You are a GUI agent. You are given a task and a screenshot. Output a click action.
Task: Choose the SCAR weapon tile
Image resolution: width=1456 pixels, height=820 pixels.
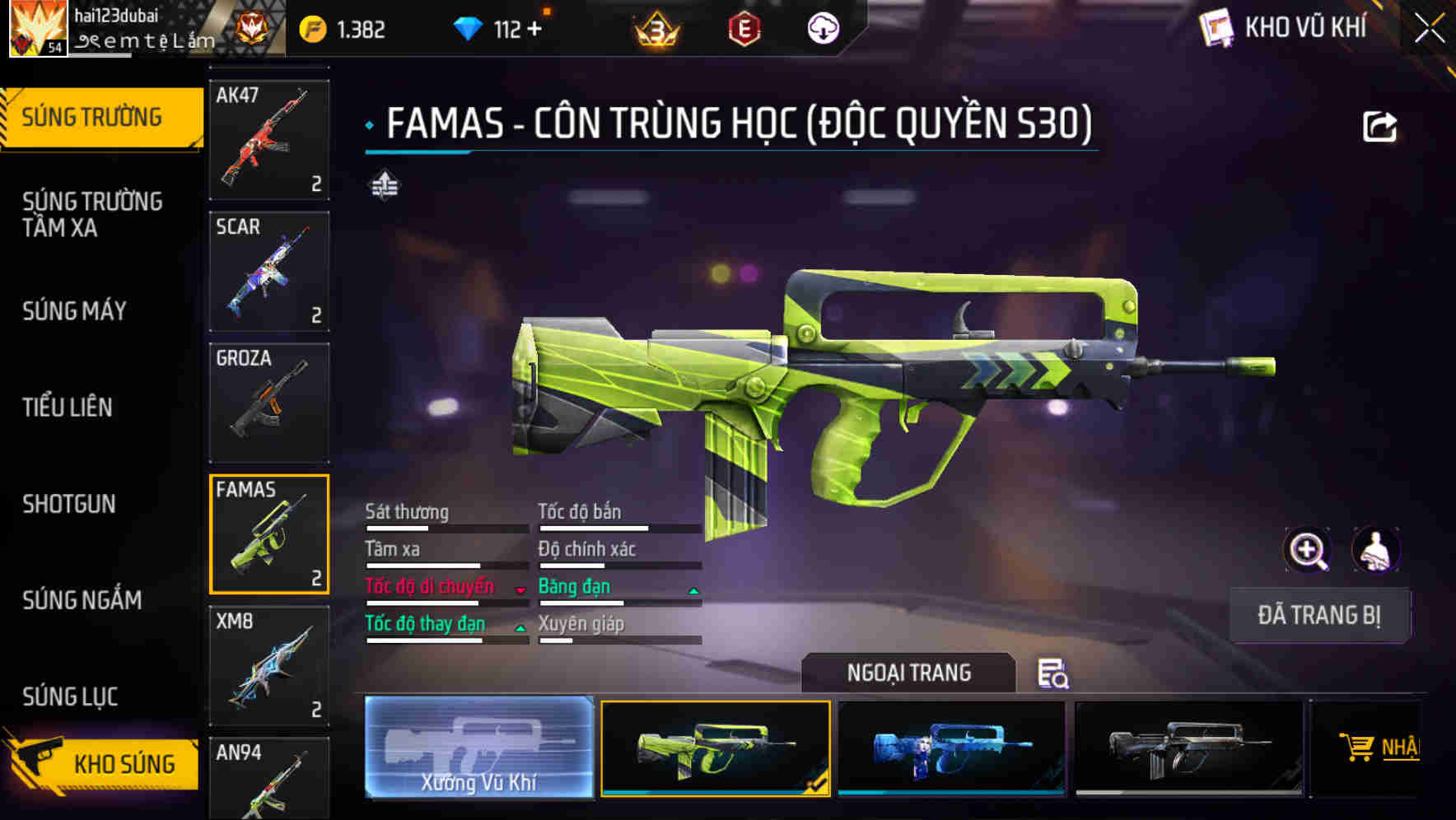pyautogui.click(x=269, y=271)
